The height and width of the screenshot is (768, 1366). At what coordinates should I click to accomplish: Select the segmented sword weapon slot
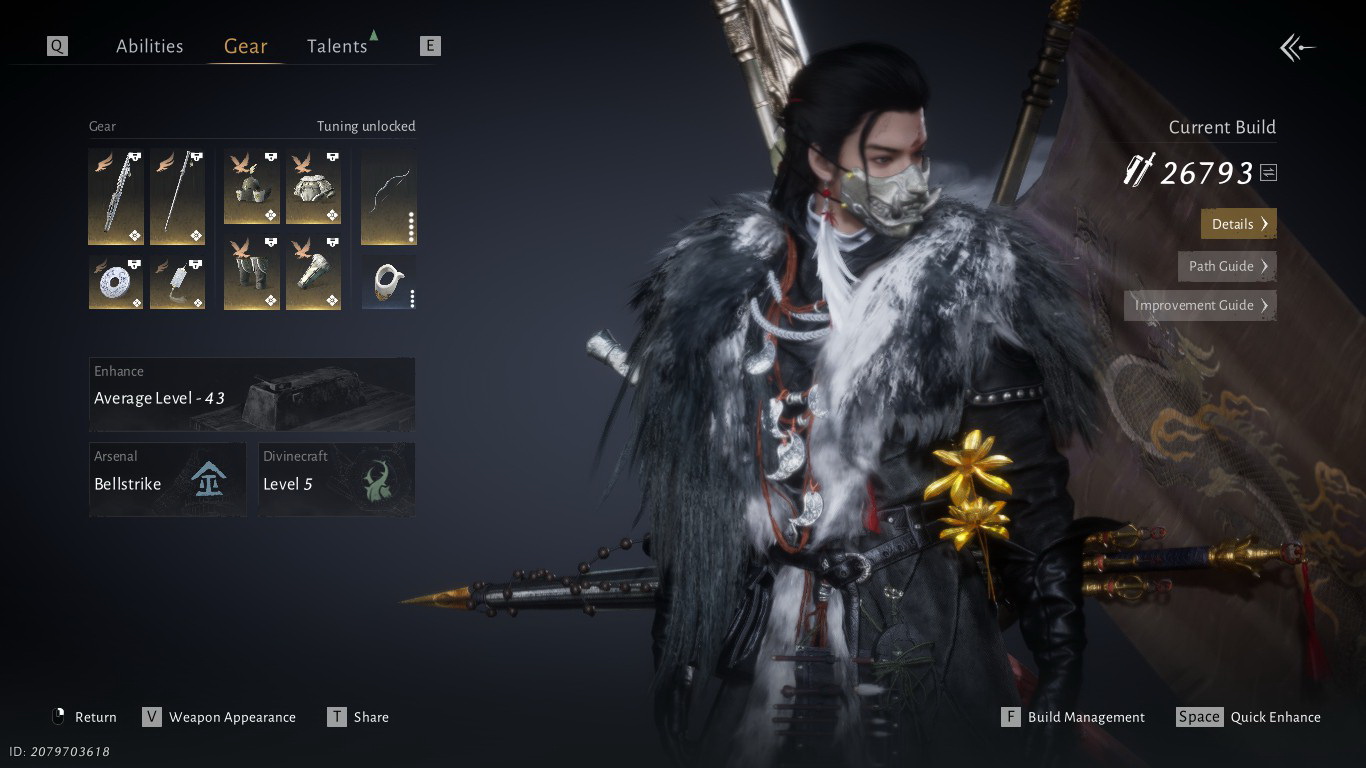pyautogui.click(x=116, y=197)
